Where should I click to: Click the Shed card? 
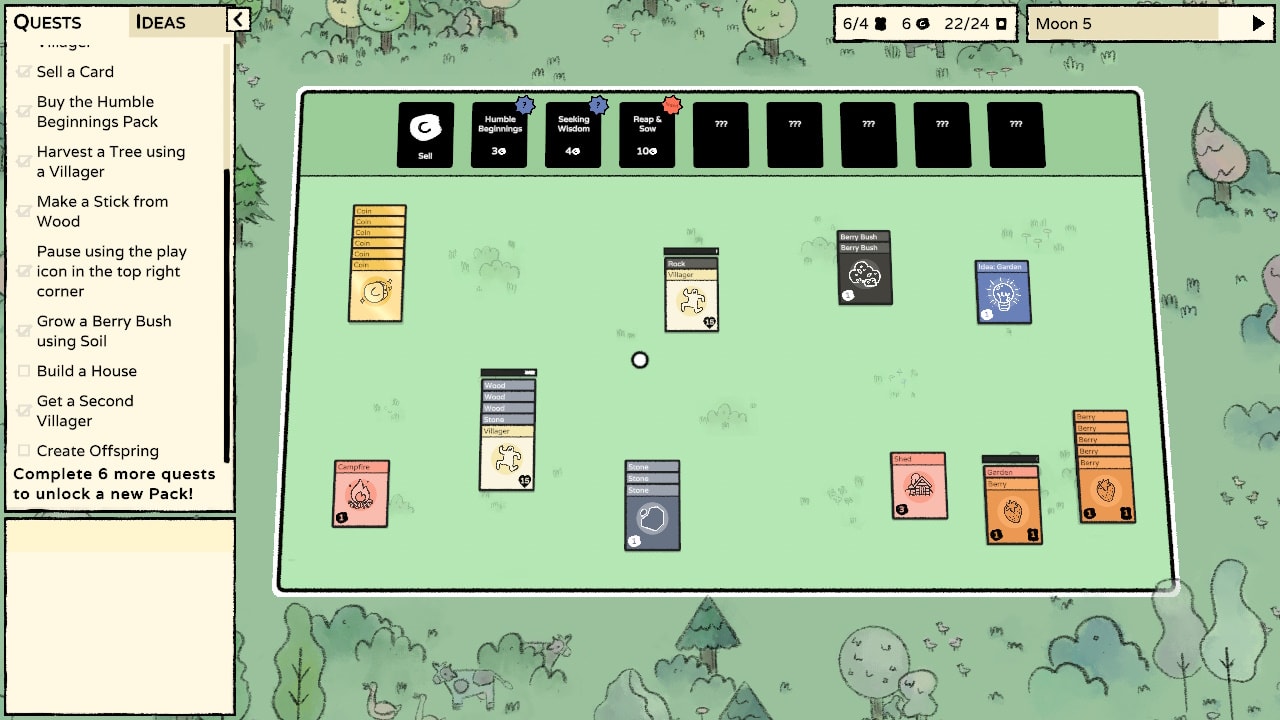(x=919, y=486)
